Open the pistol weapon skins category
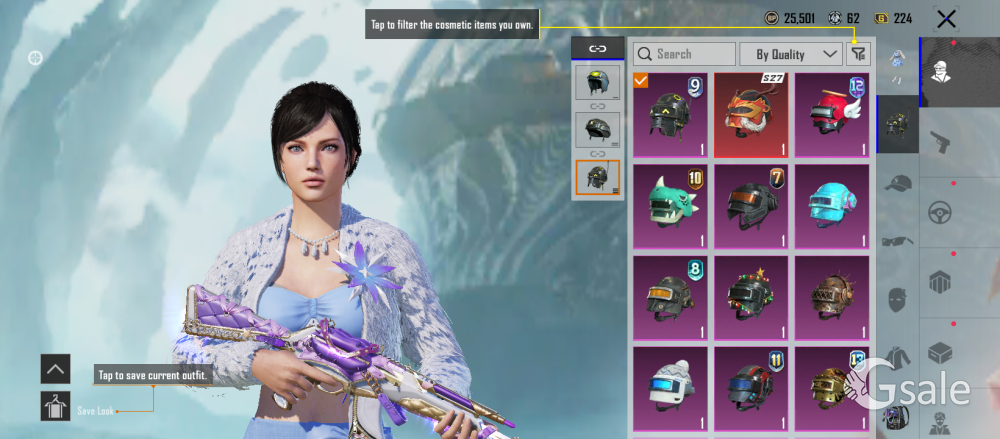This screenshot has height=439, width=1000. (940, 141)
